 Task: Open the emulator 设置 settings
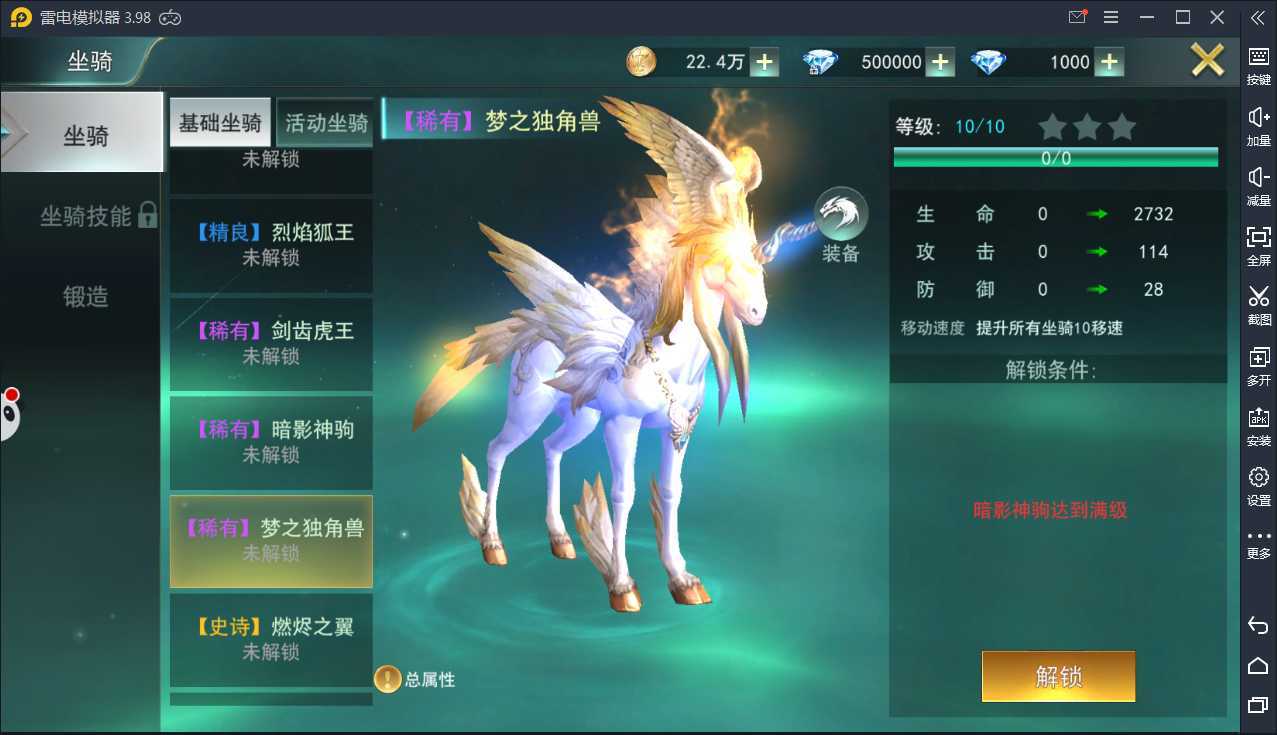click(1259, 486)
